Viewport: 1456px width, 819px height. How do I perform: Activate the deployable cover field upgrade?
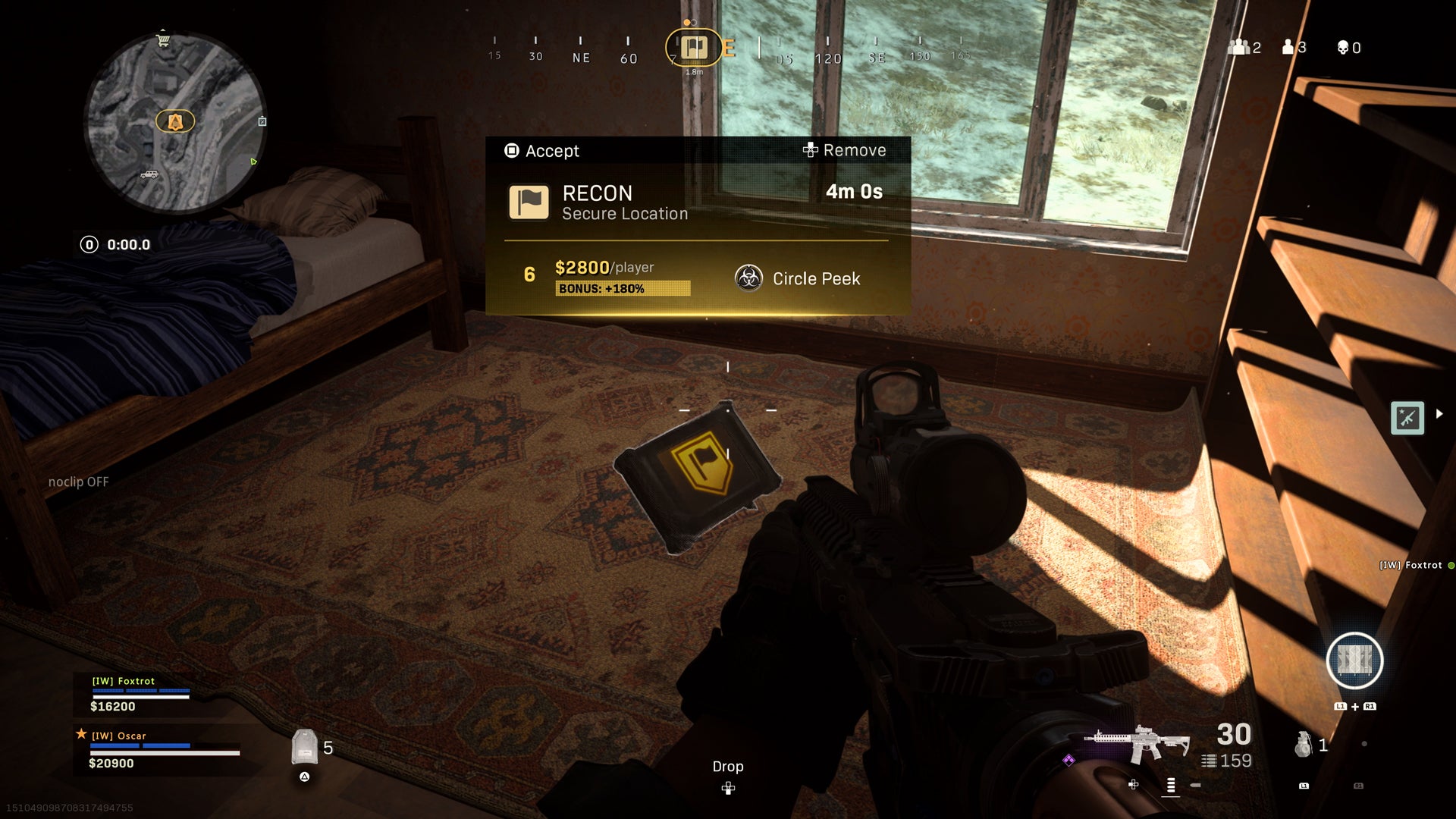[1354, 661]
